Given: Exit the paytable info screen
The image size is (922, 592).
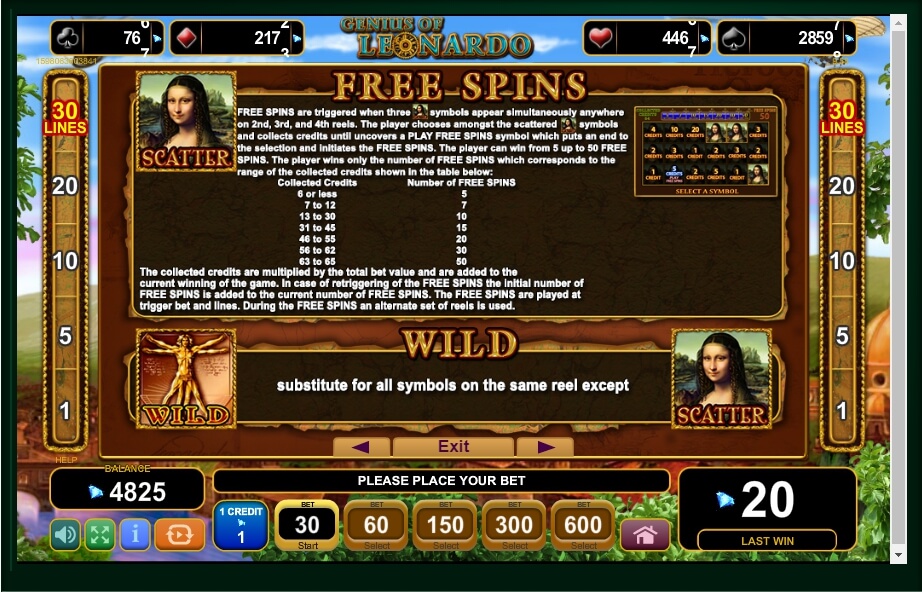Looking at the screenshot, I should pyautogui.click(x=453, y=446).
